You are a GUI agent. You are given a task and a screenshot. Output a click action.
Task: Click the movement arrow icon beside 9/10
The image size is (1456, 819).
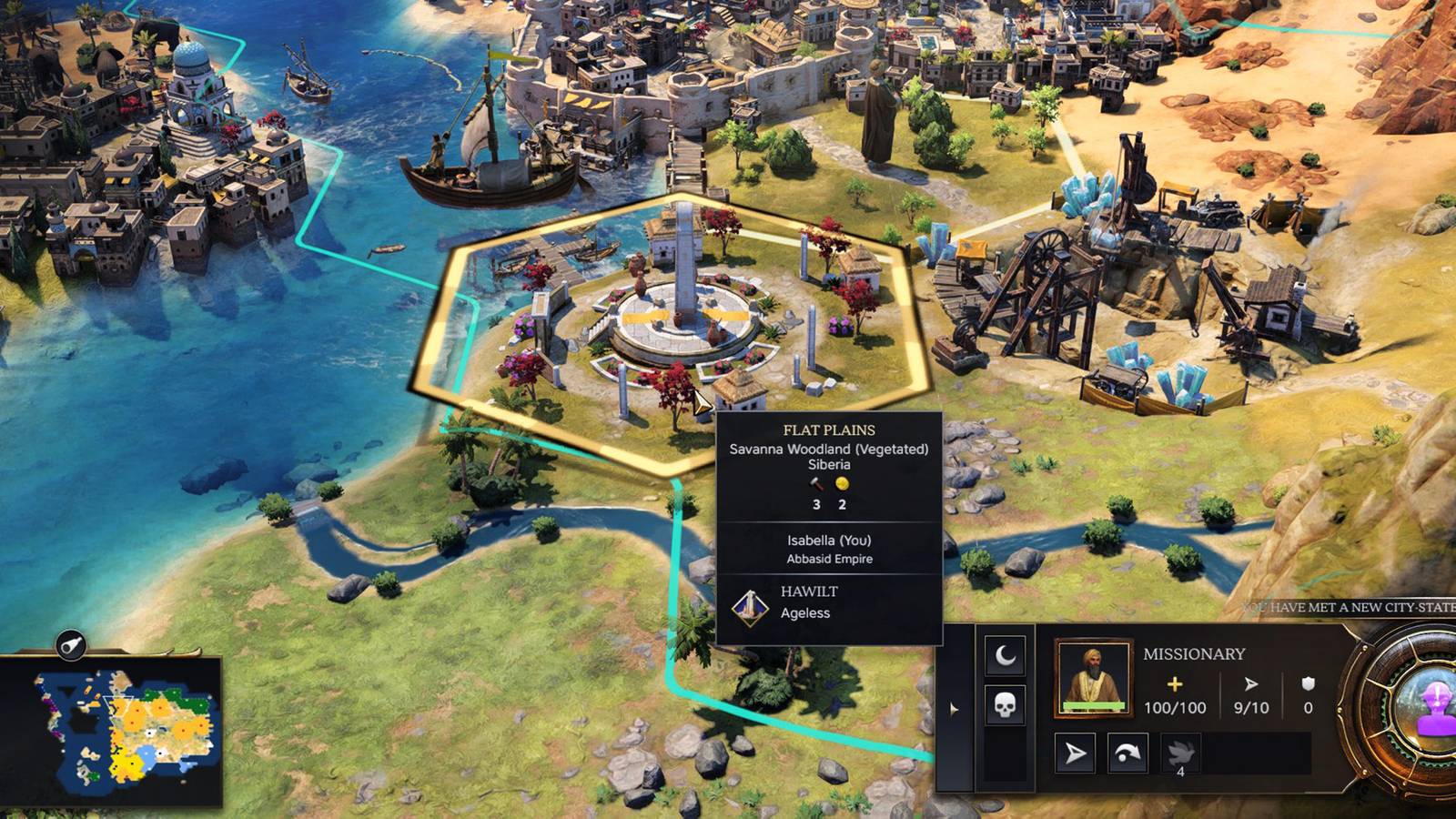click(1251, 682)
